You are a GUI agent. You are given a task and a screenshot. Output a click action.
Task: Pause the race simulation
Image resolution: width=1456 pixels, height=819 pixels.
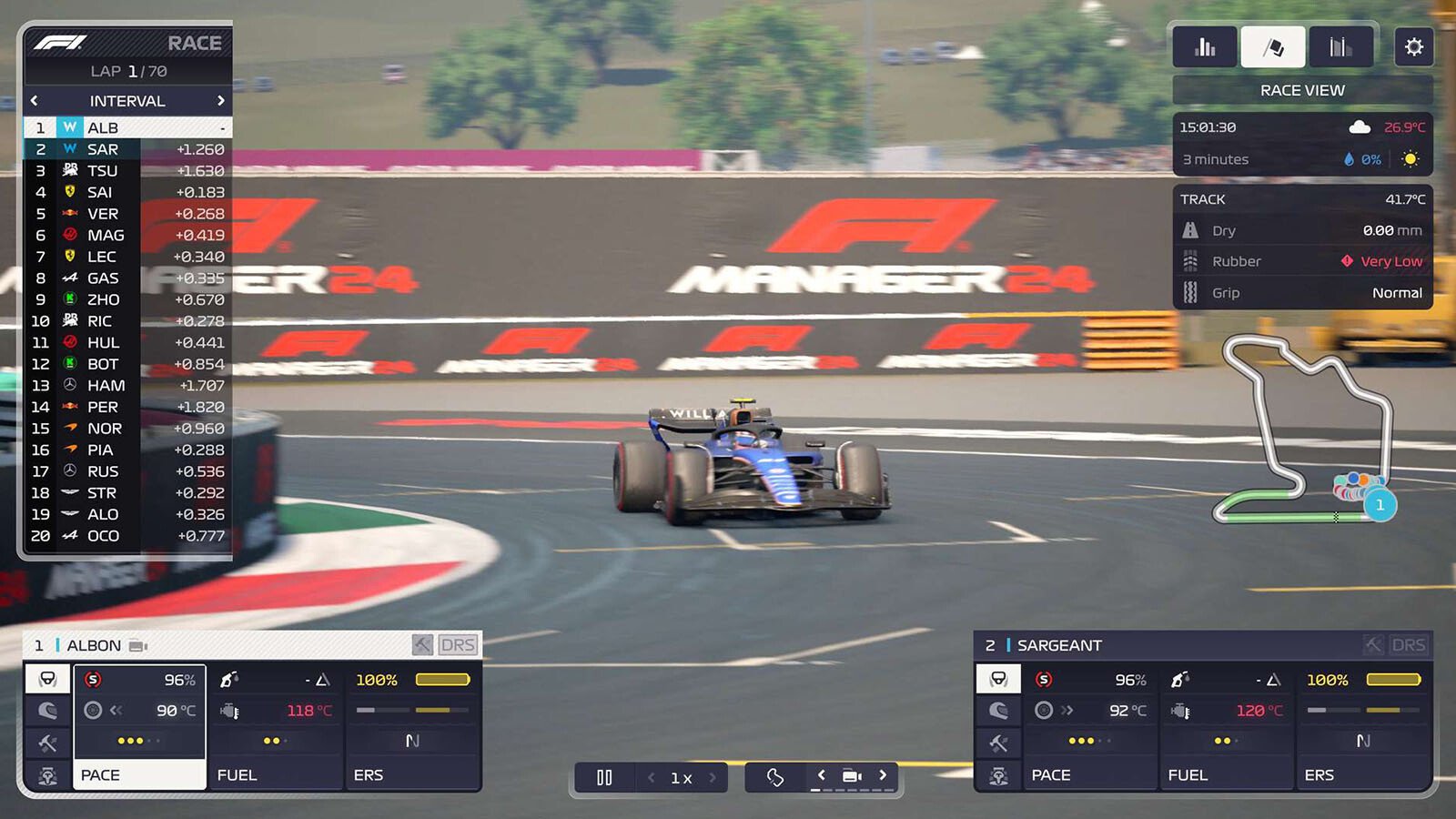coord(605,777)
